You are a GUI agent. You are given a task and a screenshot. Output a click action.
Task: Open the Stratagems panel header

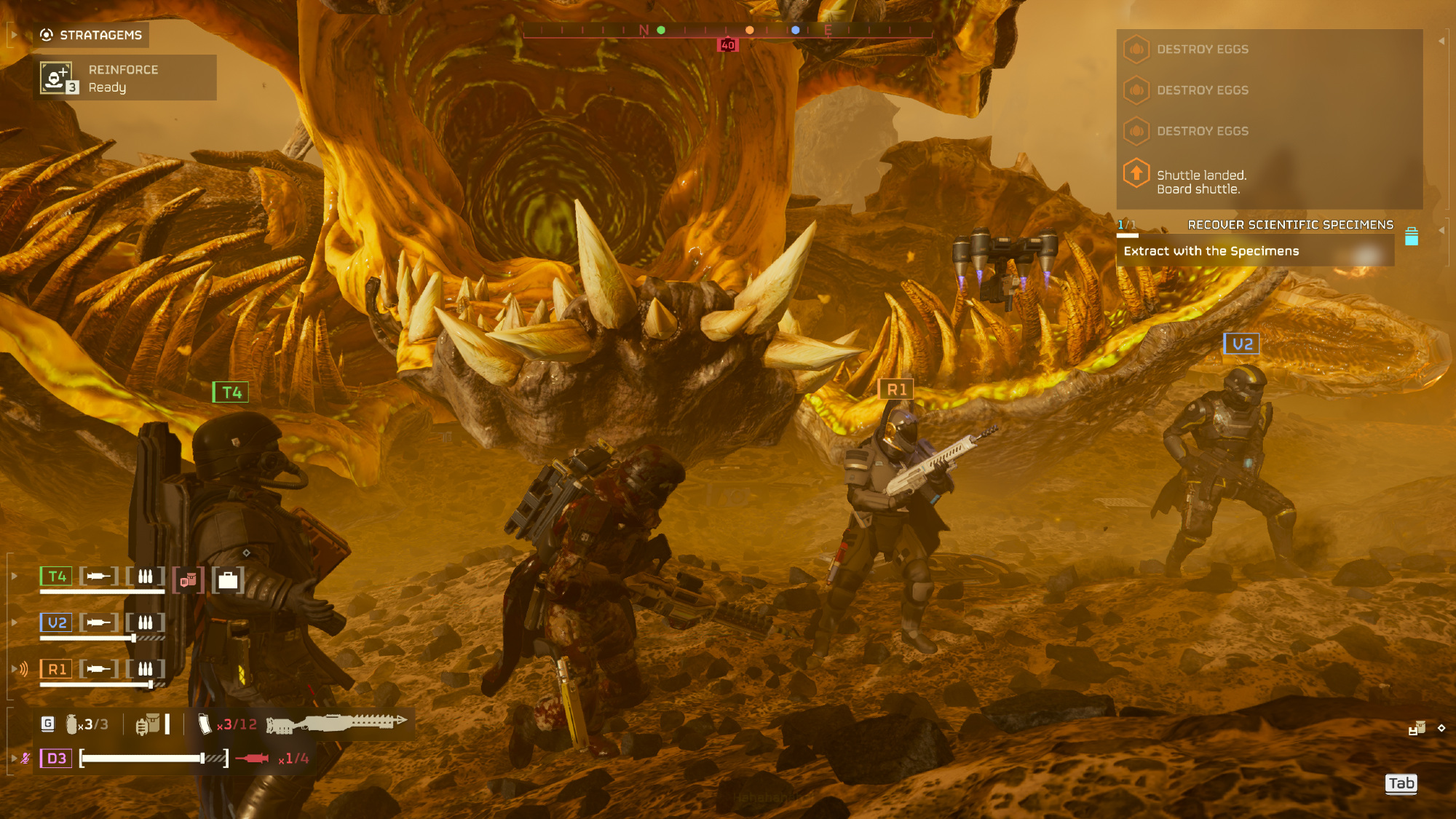91,35
